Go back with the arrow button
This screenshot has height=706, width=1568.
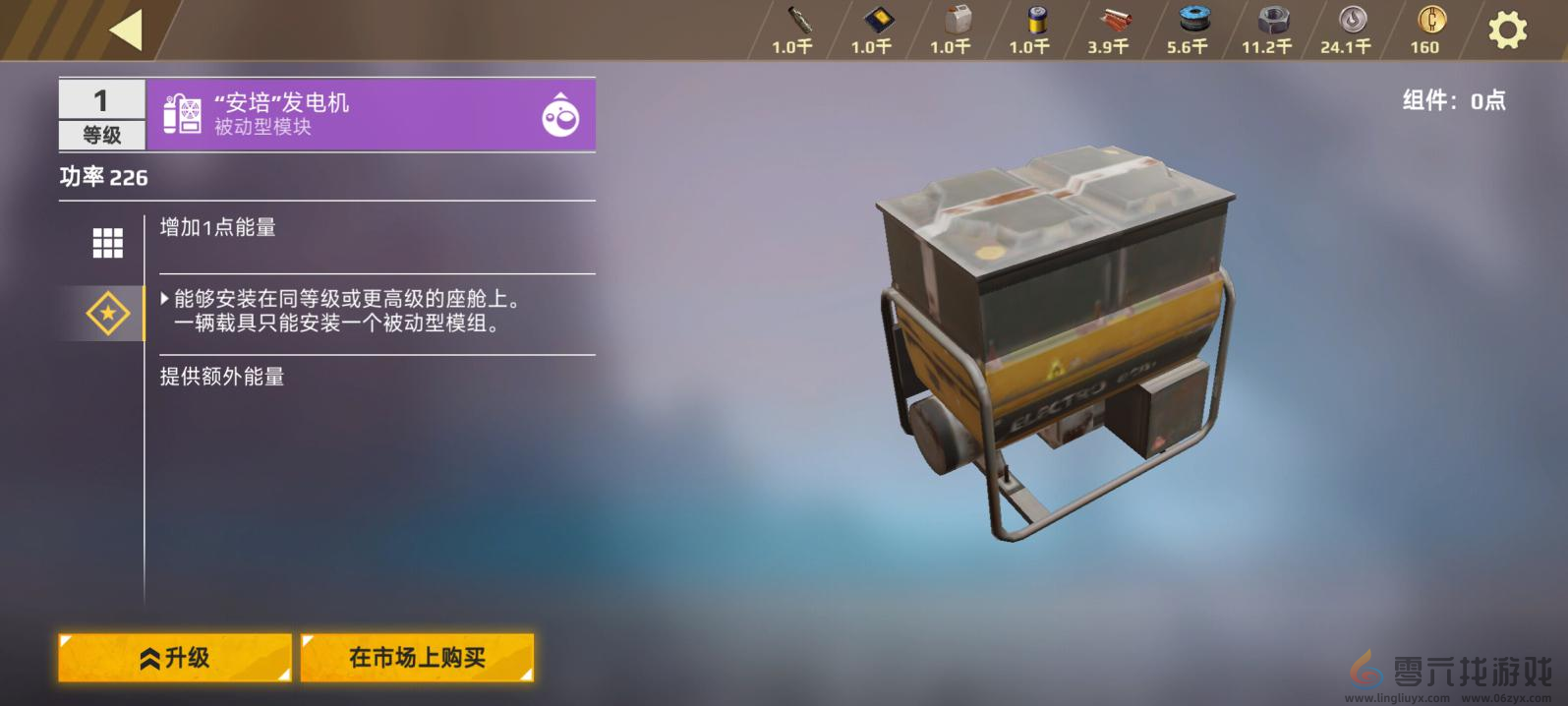126,29
